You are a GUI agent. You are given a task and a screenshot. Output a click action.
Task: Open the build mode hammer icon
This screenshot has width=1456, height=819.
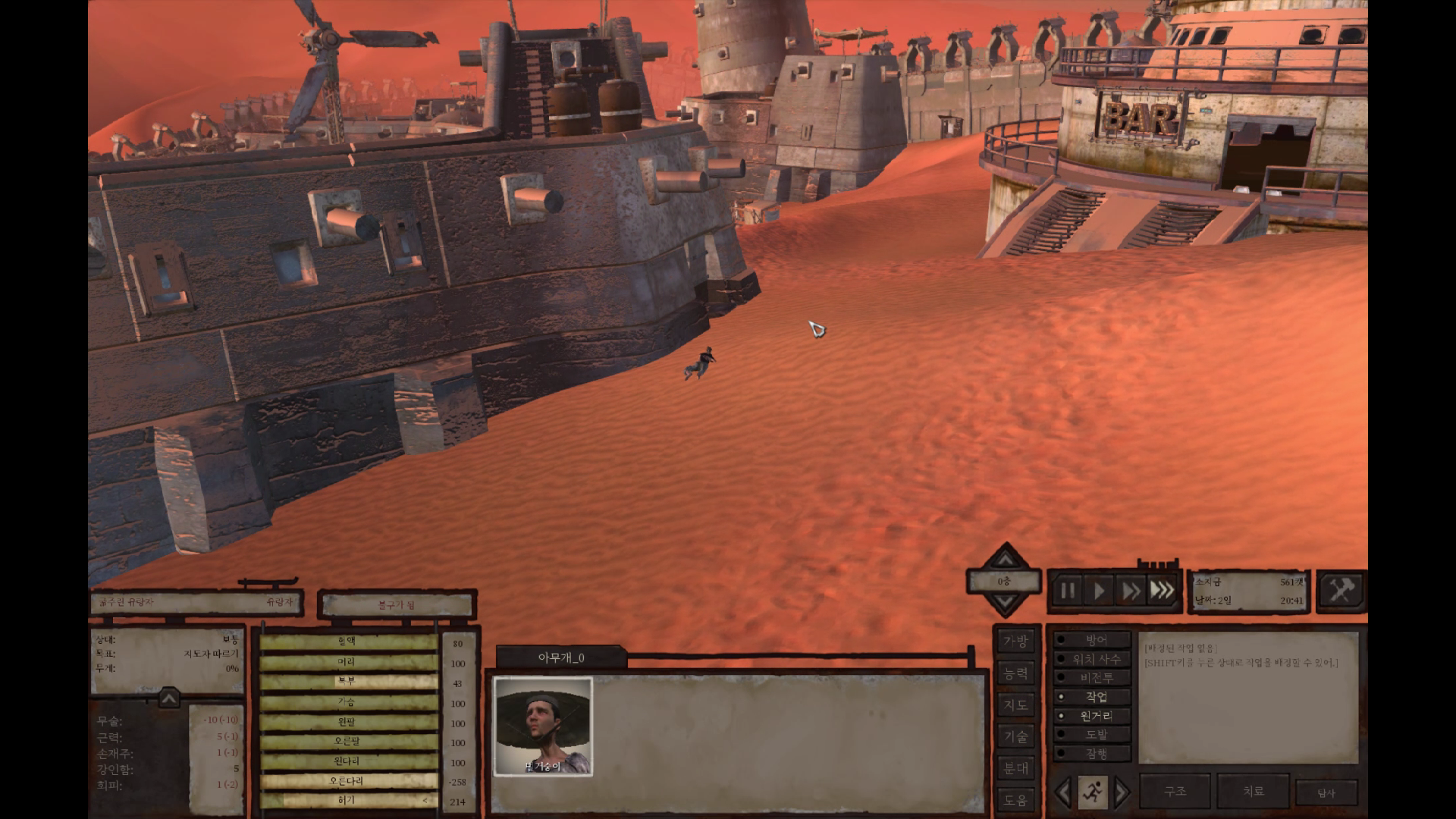tap(1341, 590)
